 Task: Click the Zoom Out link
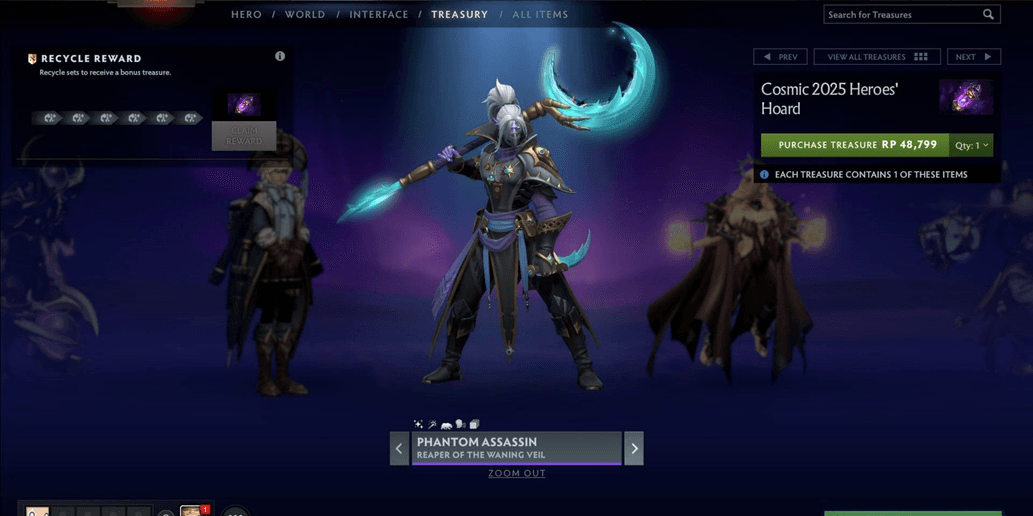tap(517, 474)
